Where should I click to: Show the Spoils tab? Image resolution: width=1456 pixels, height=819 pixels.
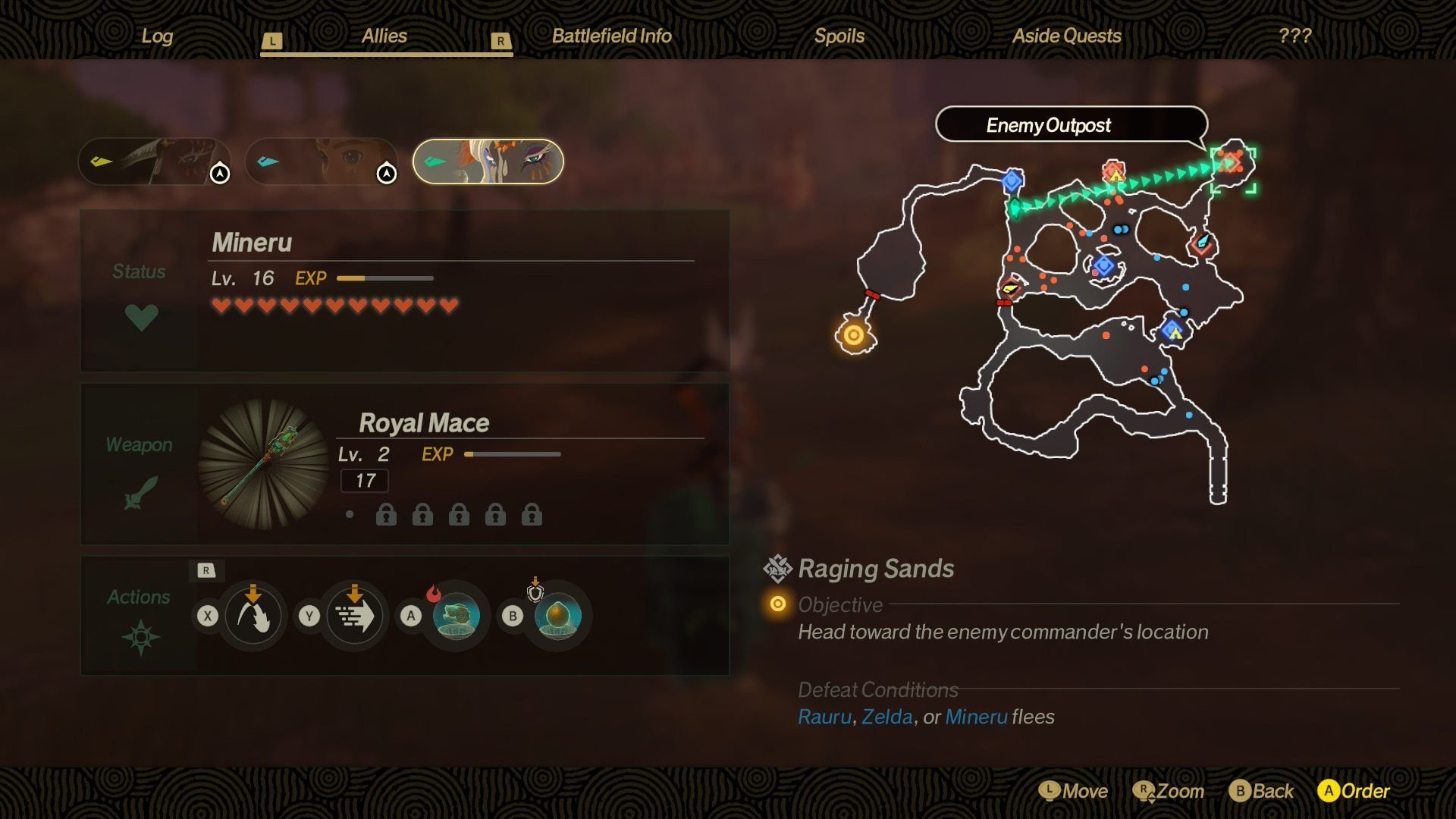click(x=839, y=36)
